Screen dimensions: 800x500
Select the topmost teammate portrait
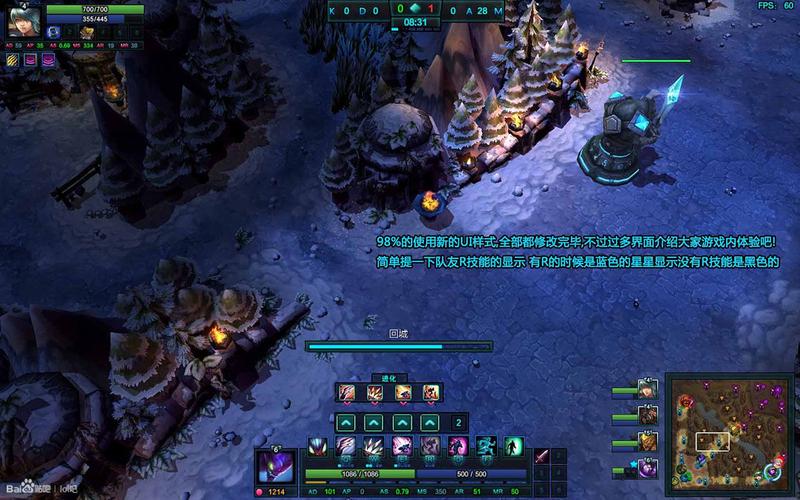pyautogui.click(x=647, y=388)
